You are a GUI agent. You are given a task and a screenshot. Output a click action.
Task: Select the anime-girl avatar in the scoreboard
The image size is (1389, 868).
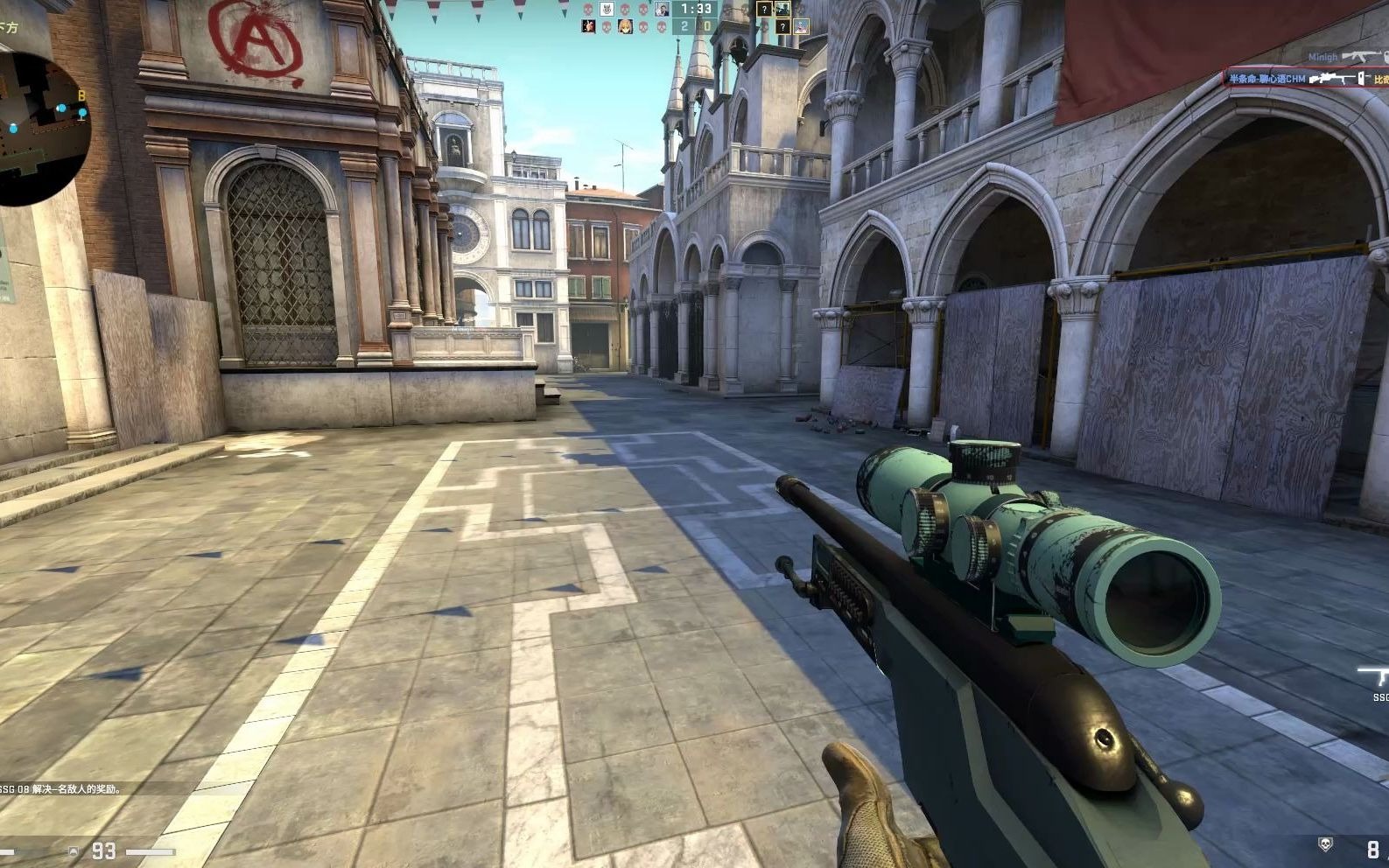626,26
